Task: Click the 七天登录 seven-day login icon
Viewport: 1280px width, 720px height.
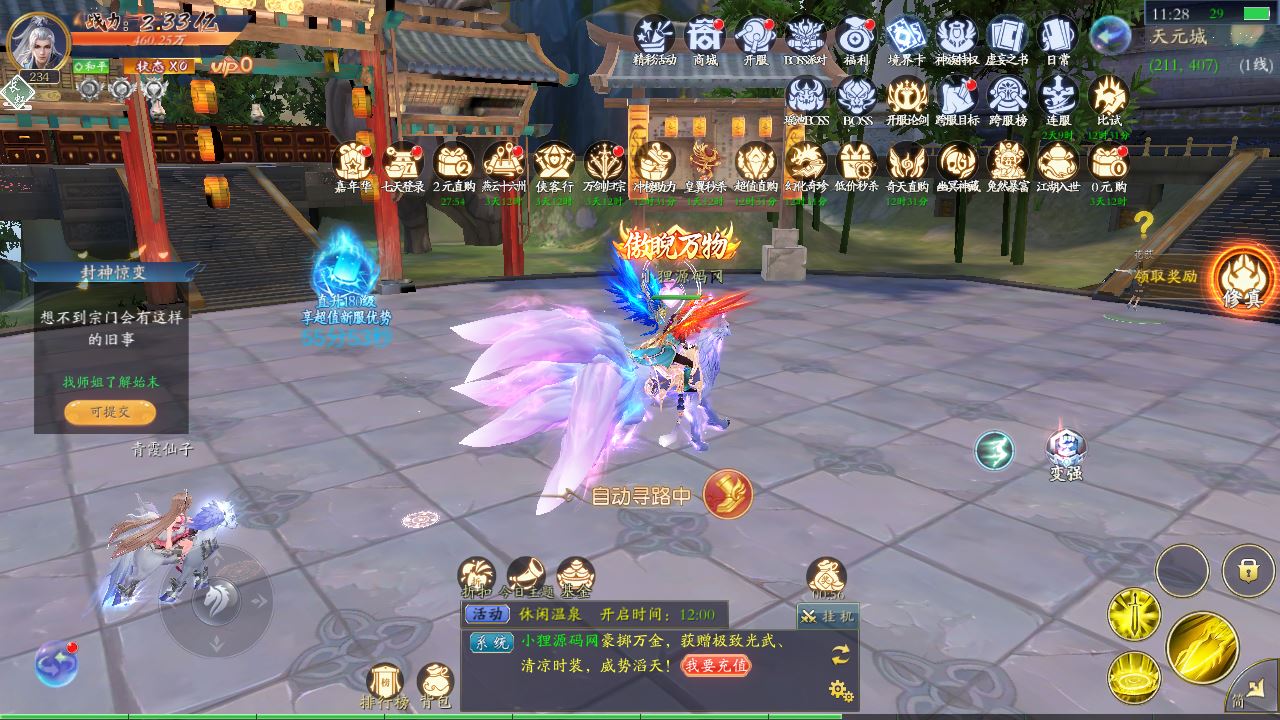Action: pyautogui.click(x=403, y=162)
